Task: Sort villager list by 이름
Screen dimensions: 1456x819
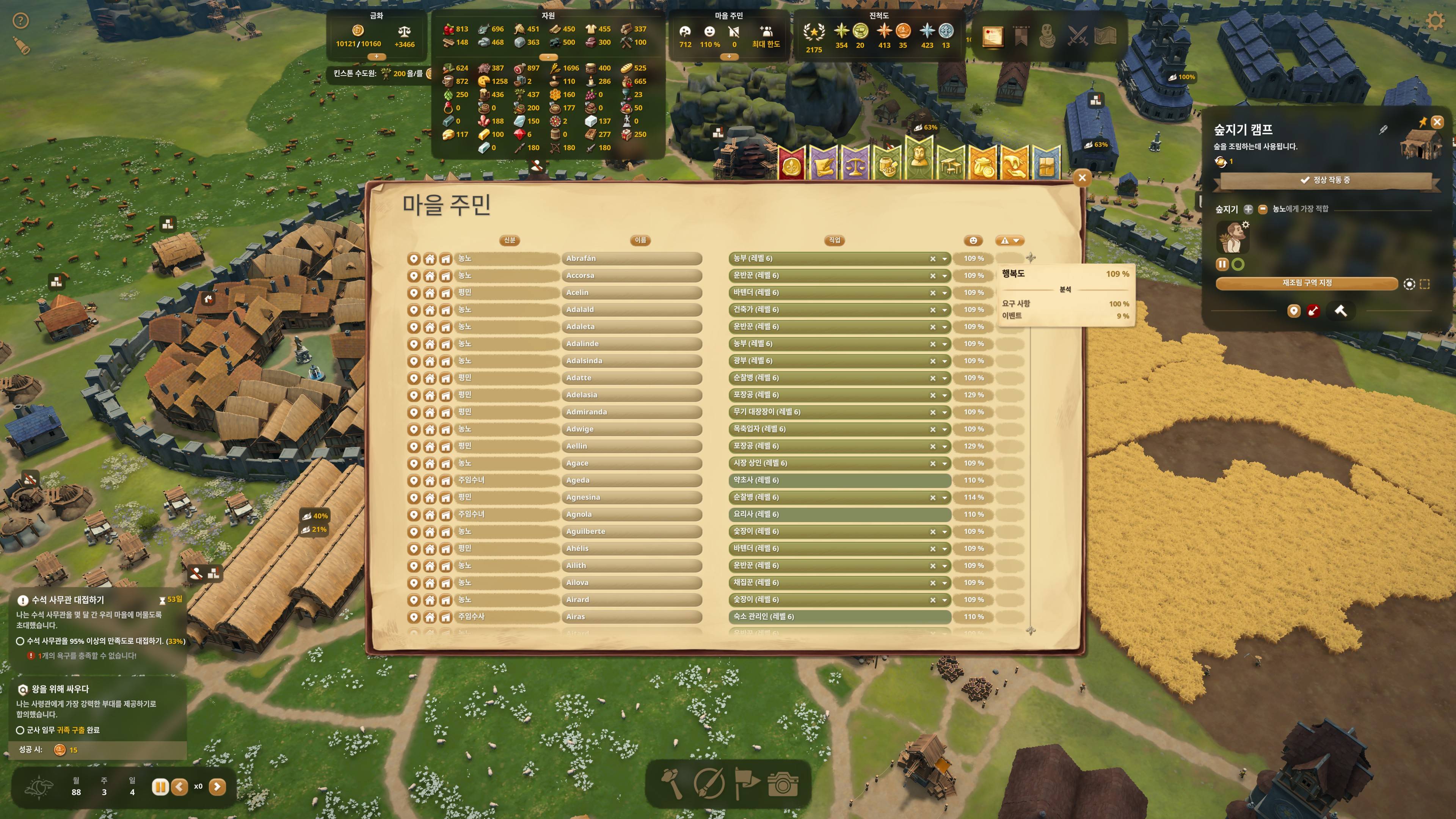Action: coord(640,240)
